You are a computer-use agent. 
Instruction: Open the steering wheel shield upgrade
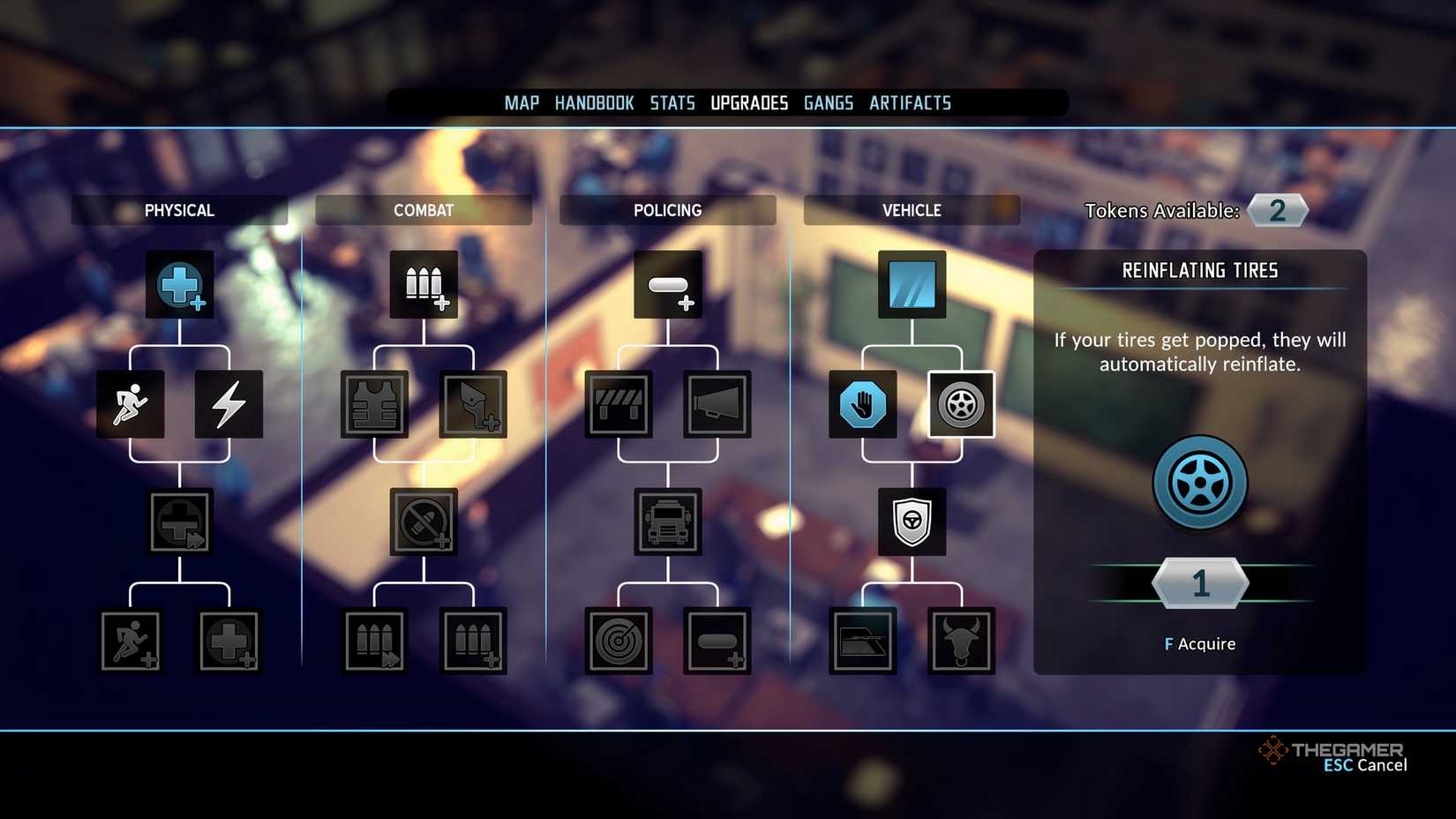coord(912,522)
